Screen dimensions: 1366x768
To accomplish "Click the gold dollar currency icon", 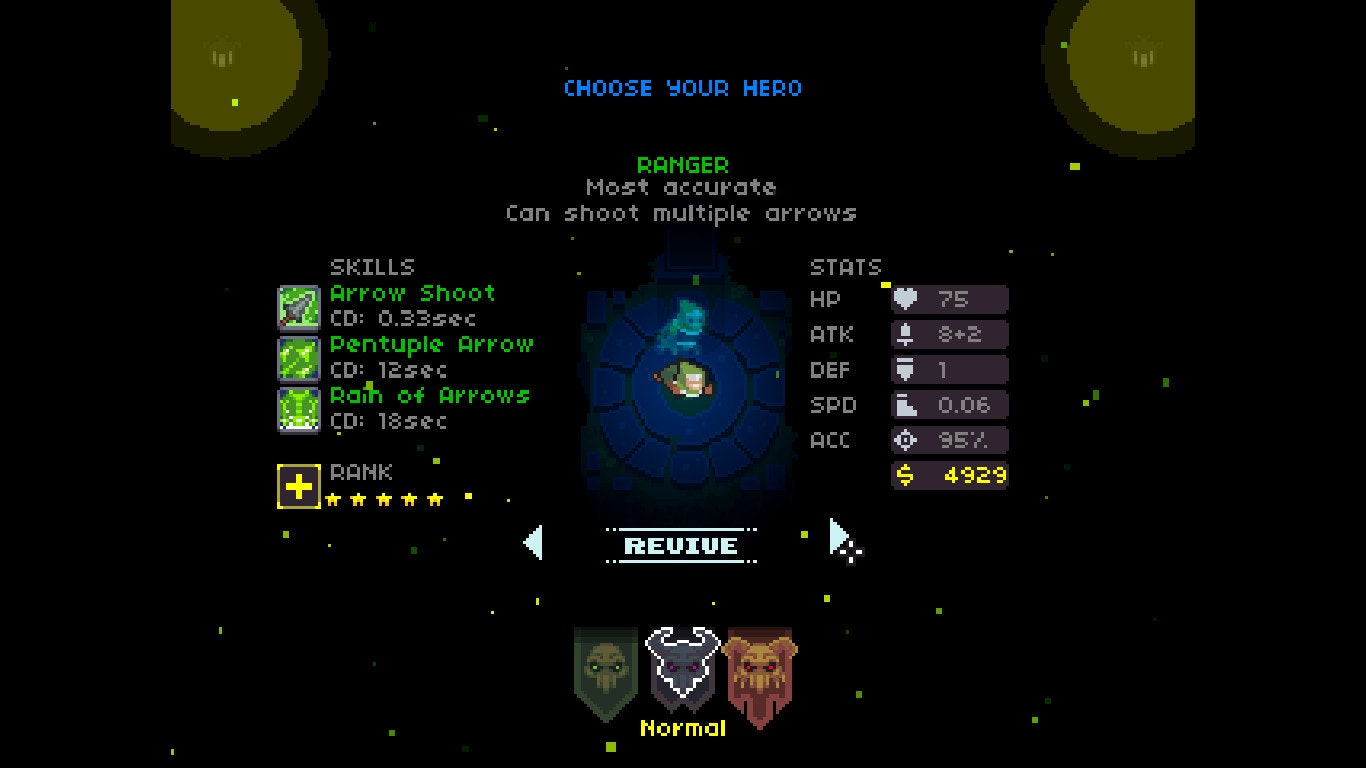I will (905, 475).
